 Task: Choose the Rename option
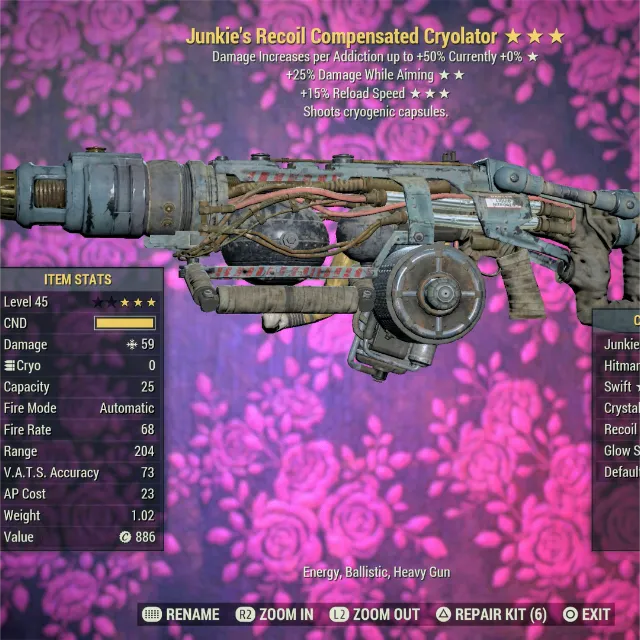pyautogui.click(x=181, y=614)
